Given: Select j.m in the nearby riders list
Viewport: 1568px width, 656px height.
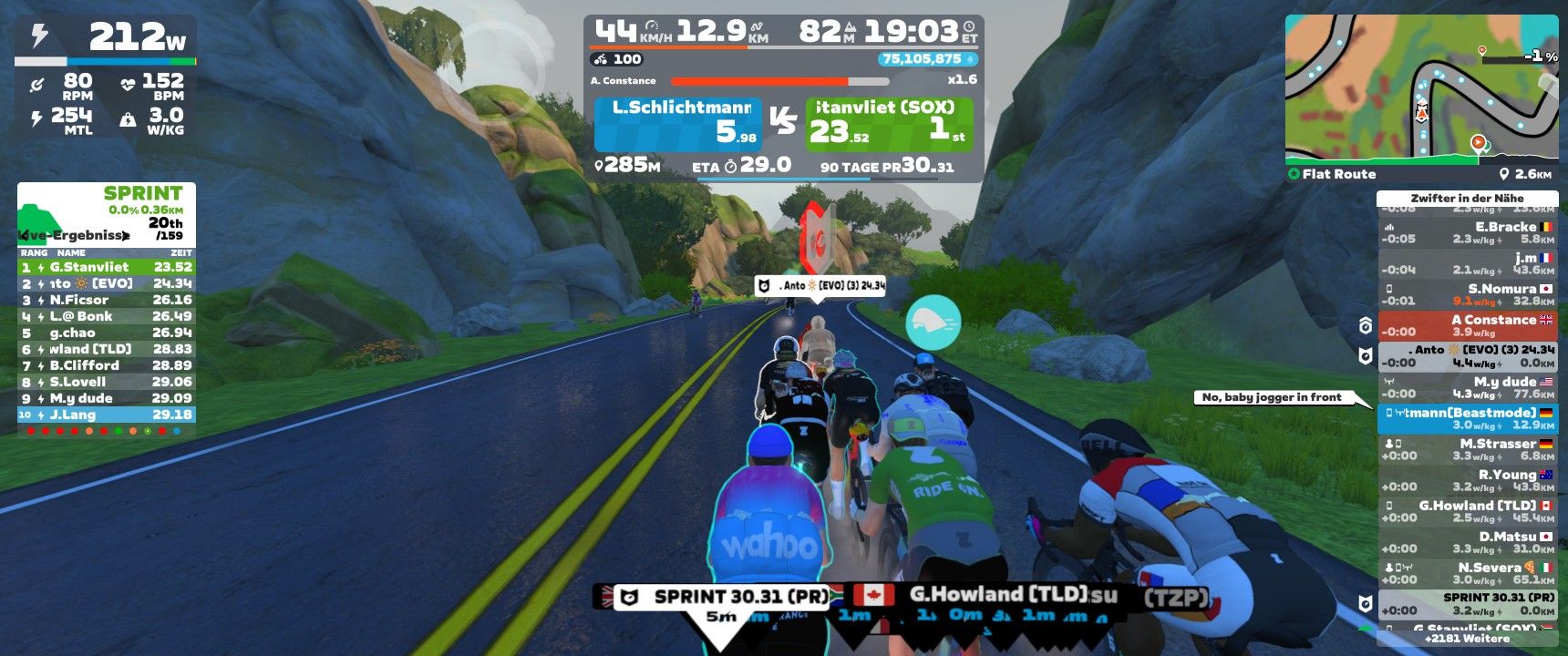Looking at the screenshot, I should point(1467,263).
